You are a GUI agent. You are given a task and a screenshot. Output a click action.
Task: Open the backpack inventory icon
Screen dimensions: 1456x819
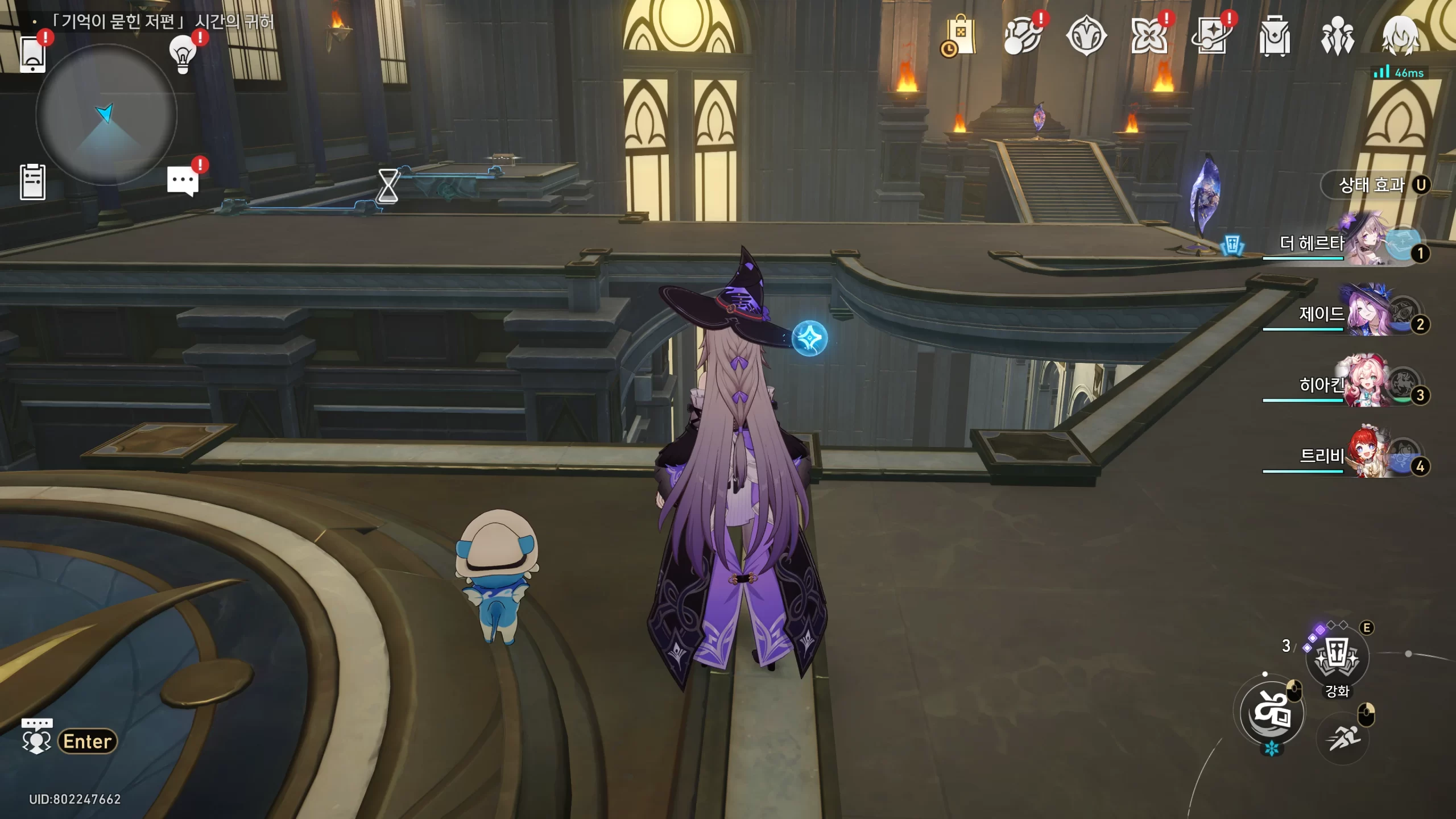pyautogui.click(x=1274, y=36)
